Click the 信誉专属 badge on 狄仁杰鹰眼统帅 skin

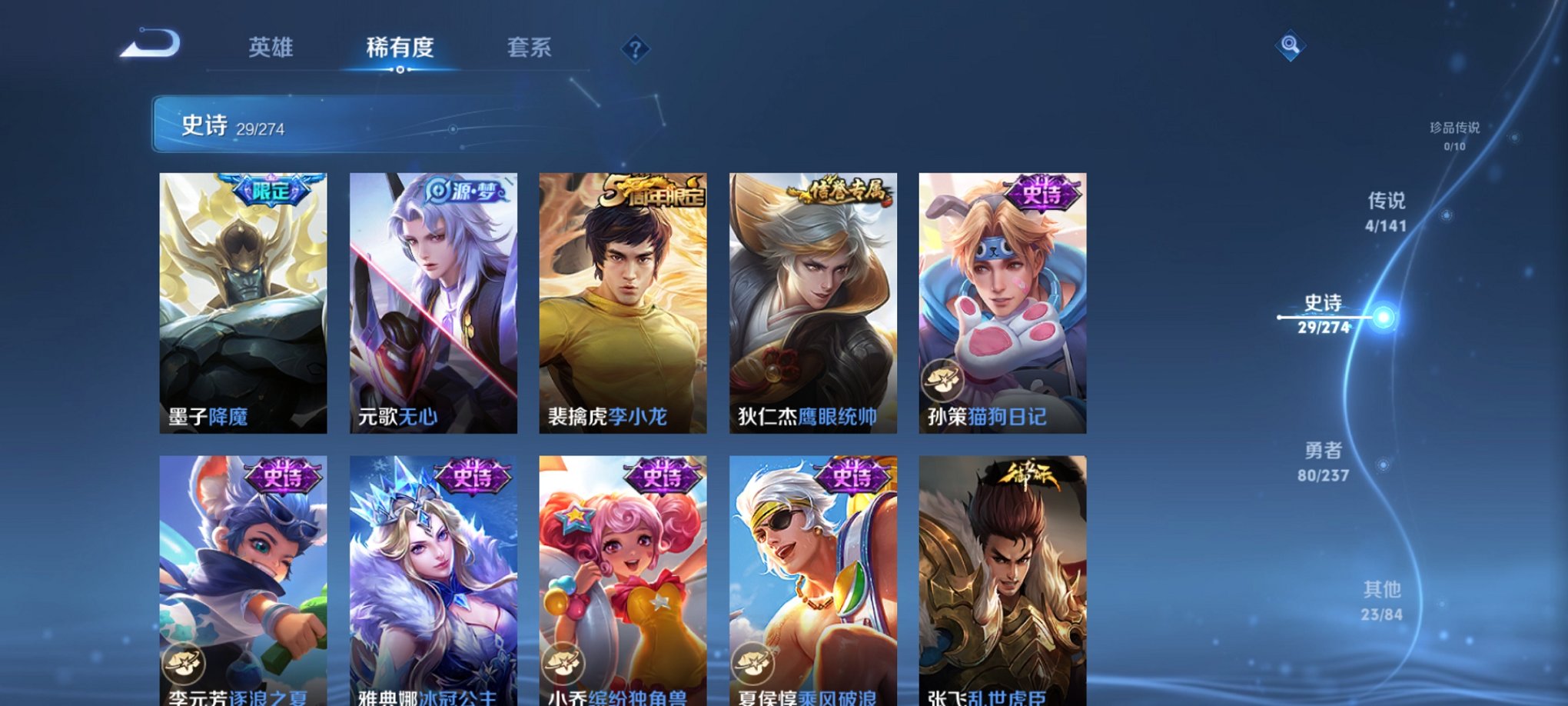pos(842,191)
